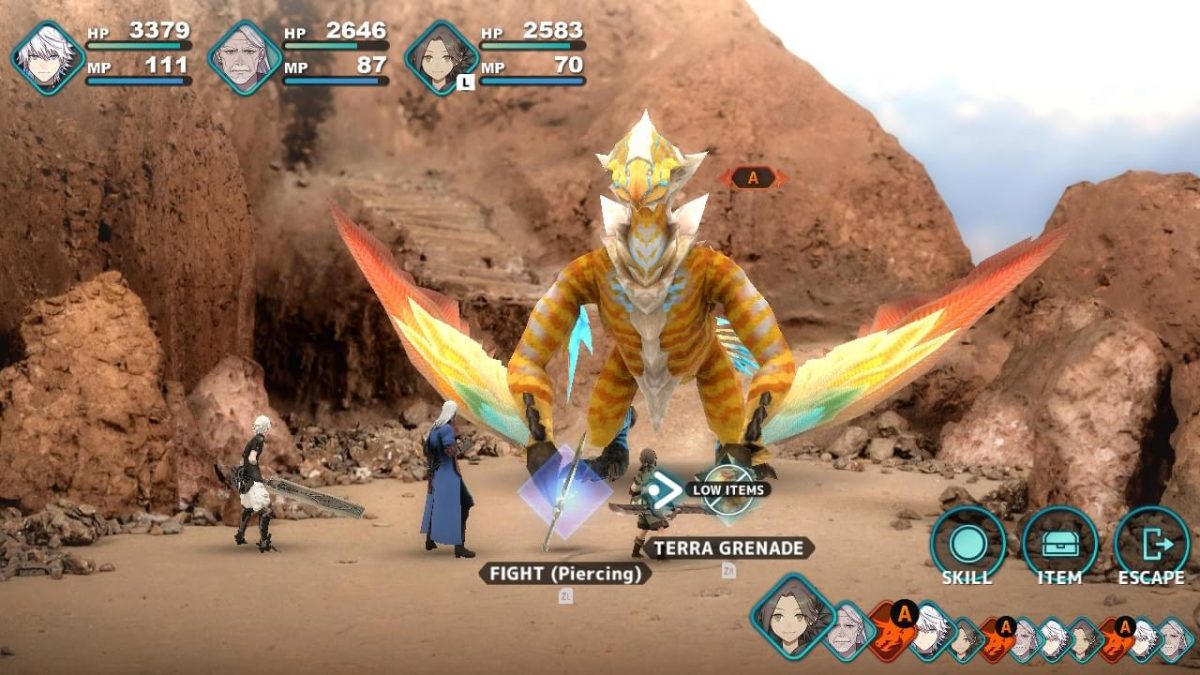Select the FIGHT (Piercing) attack
Image resolution: width=1200 pixels, height=675 pixels.
click(565, 573)
